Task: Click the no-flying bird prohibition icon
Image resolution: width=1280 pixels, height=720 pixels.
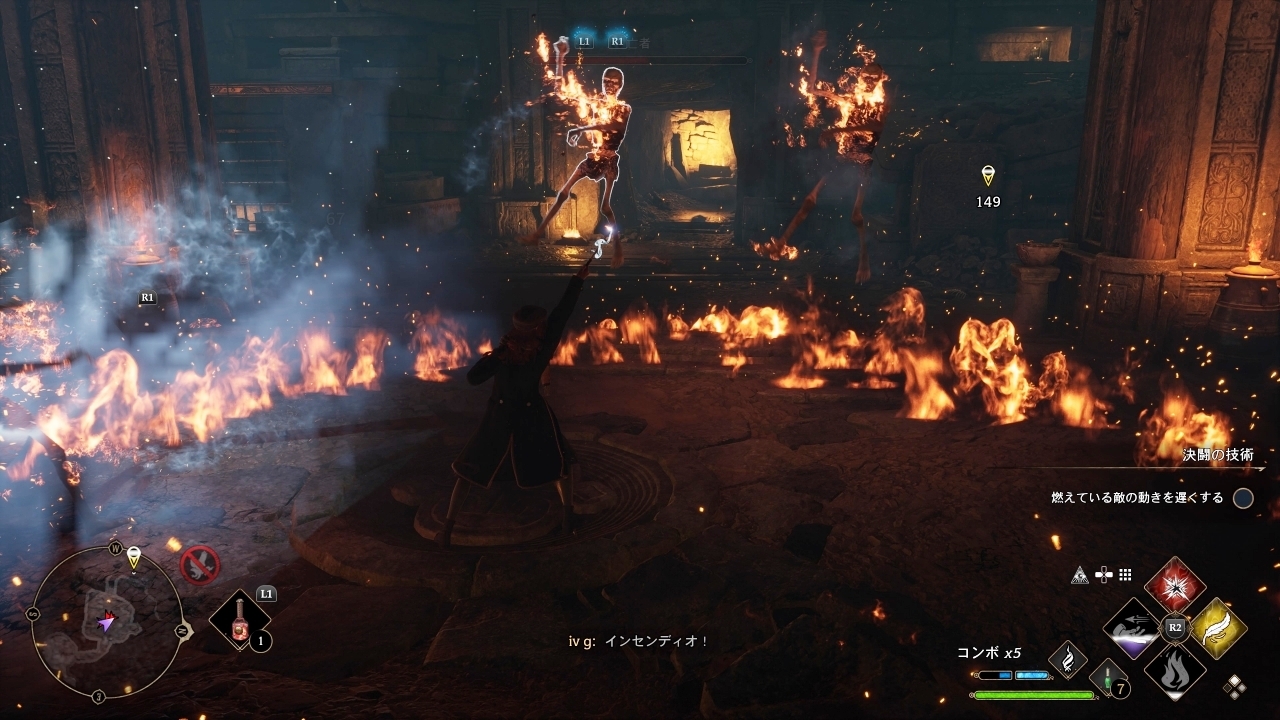Action: [200, 565]
